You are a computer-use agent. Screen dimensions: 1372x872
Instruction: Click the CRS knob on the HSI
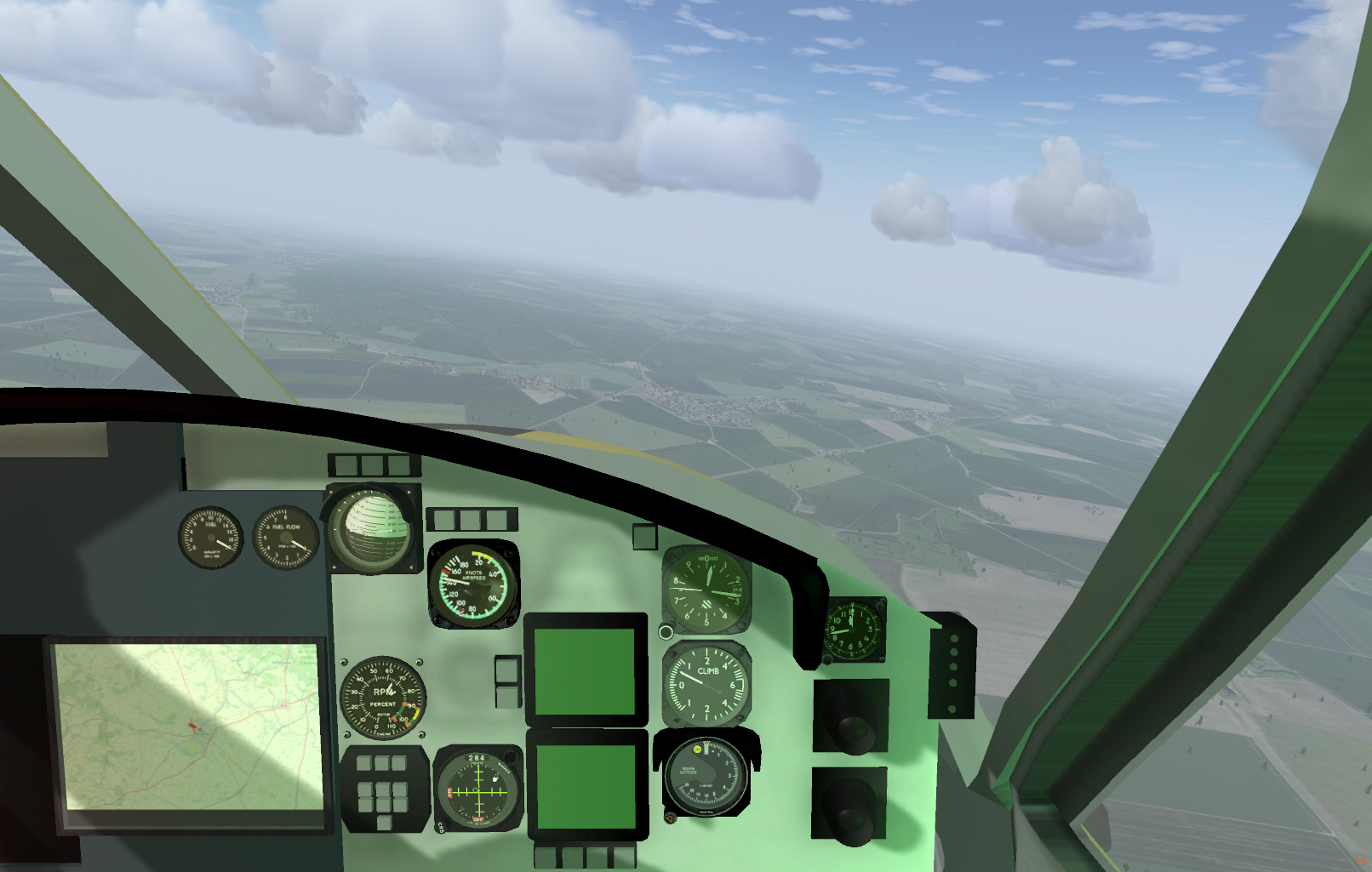[440, 825]
